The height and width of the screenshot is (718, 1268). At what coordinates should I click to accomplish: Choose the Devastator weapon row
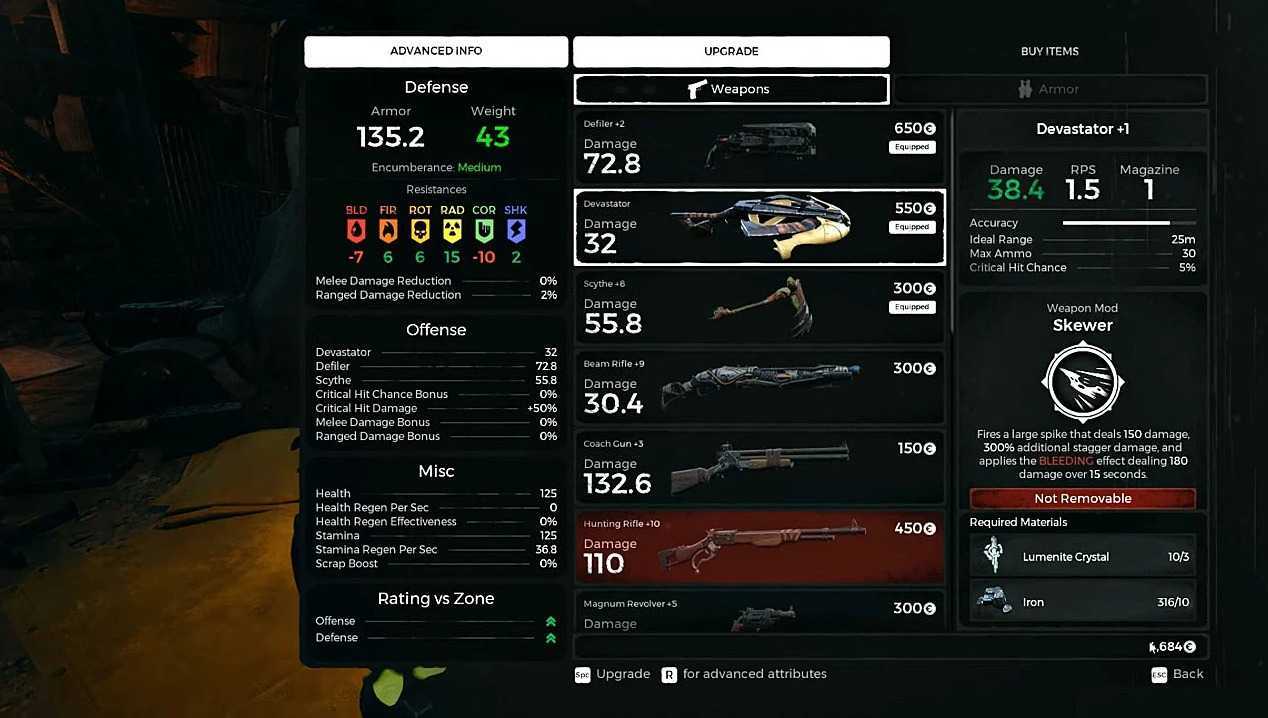click(x=759, y=227)
